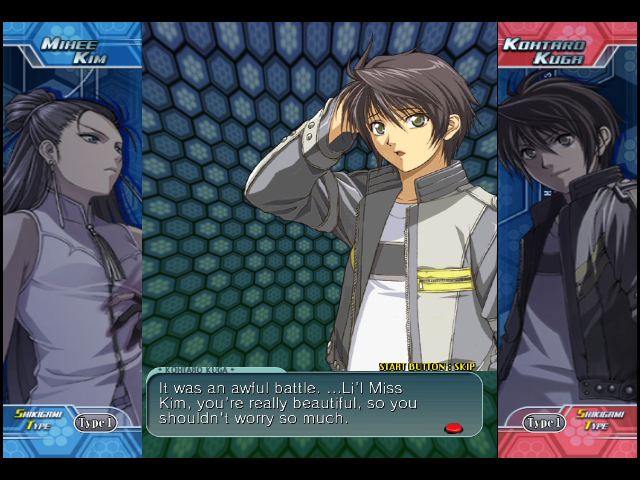Select Kohtaro Kuga's Type 1 shikigami badge
The width and height of the screenshot is (640, 480).
point(544,422)
